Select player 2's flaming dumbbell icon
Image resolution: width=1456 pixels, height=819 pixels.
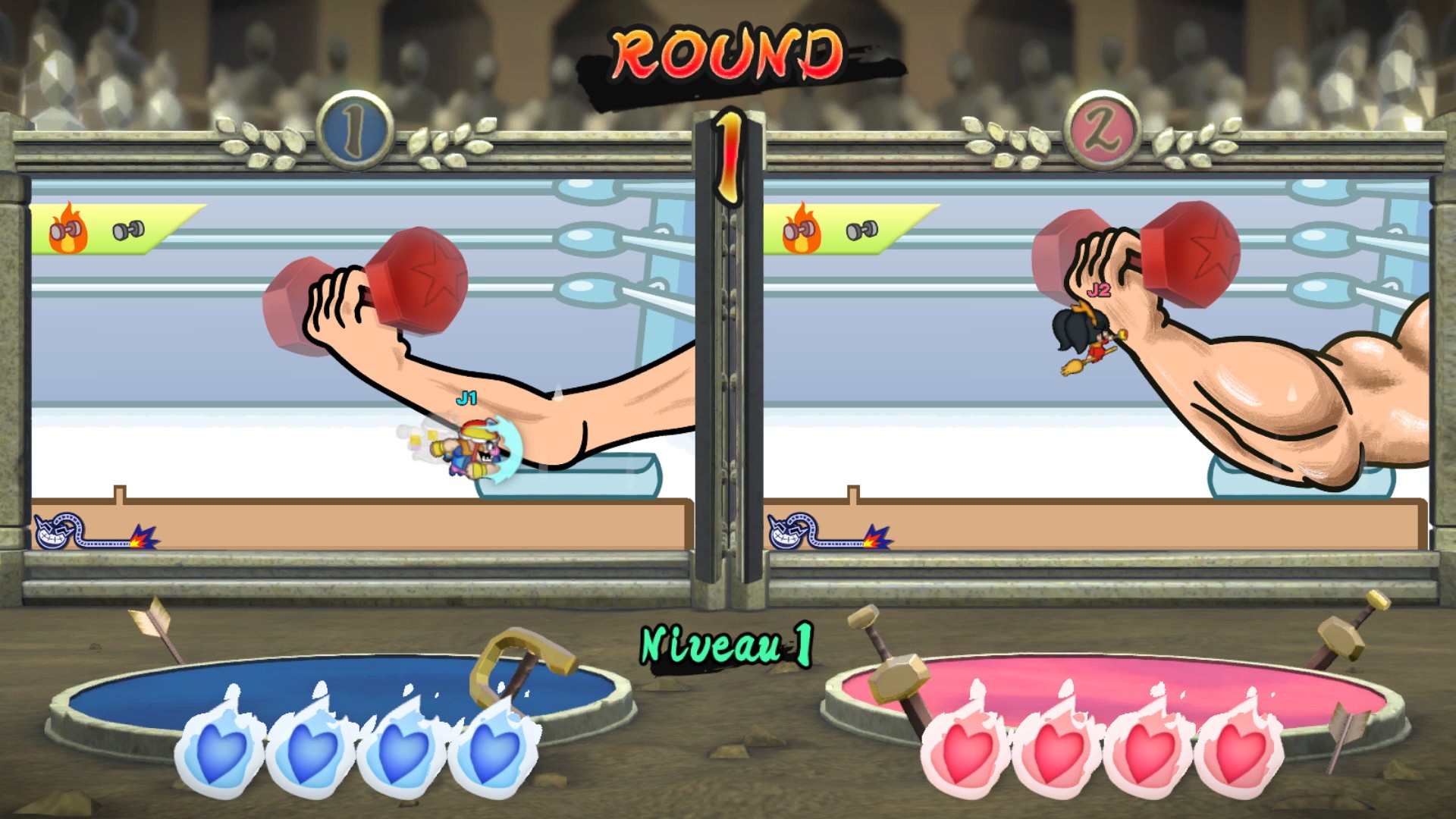pyautogui.click(x=802, y=229)
